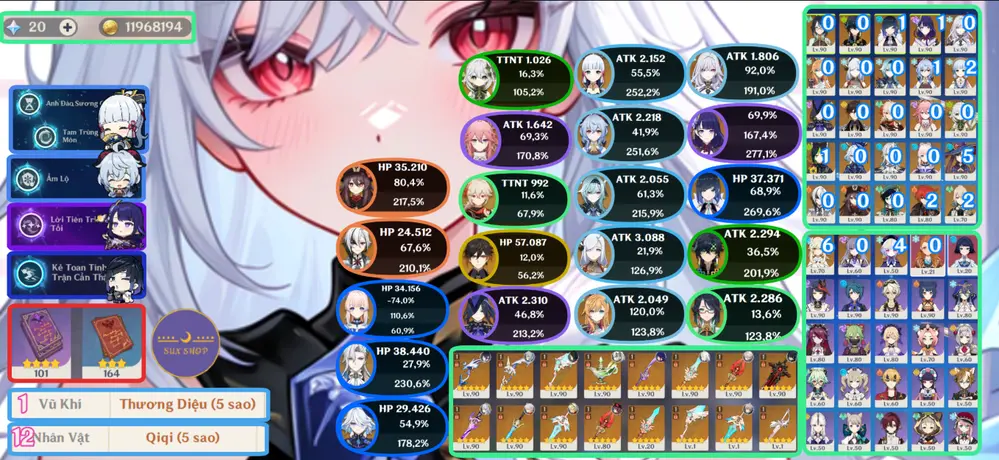Select the character card with ATK 1.642
Viewport: 999px width, 460px height.
click(x=516, y=138)
